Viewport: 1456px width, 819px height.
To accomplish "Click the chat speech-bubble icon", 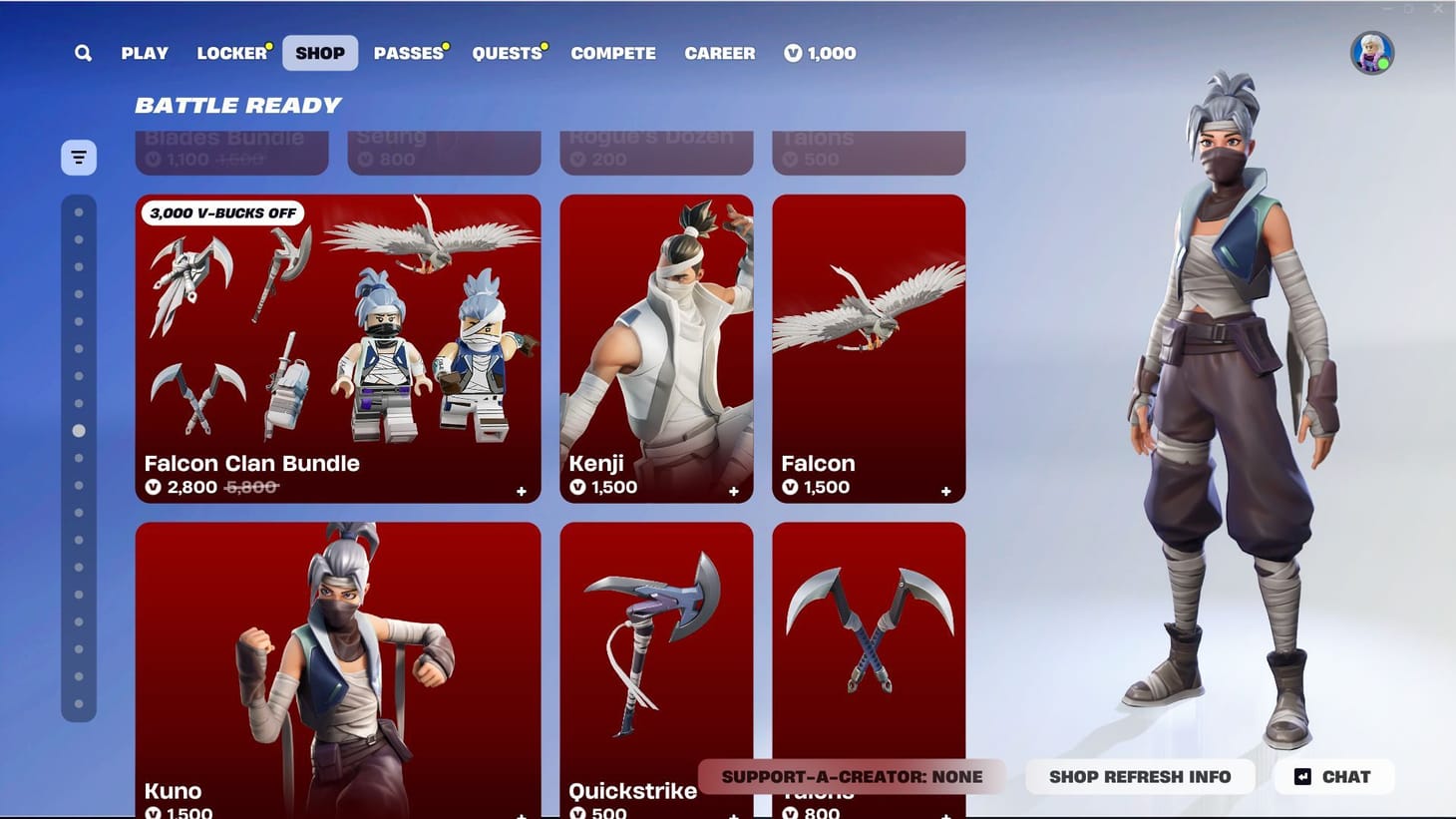I will click(x=1300, y=776).
